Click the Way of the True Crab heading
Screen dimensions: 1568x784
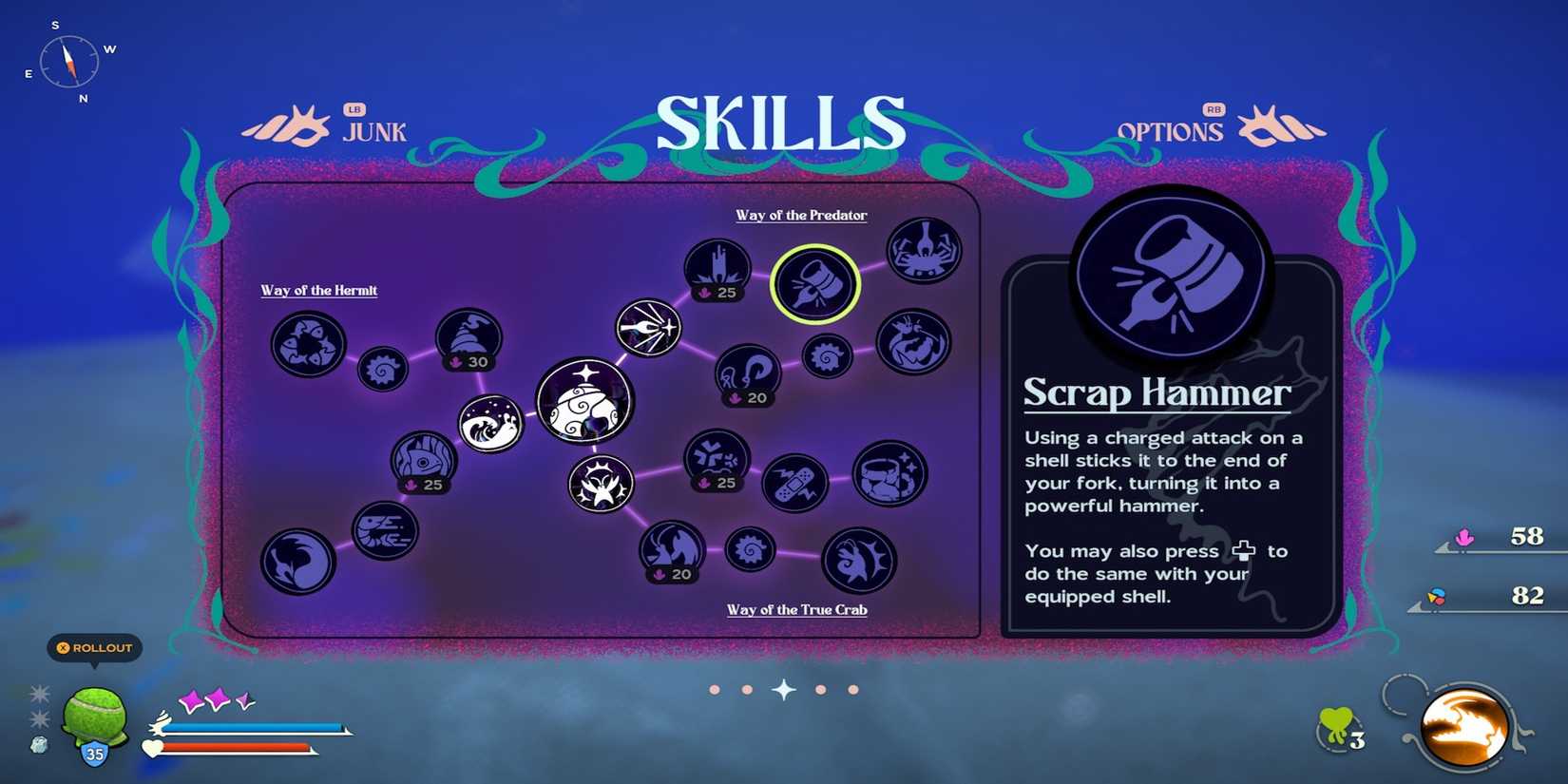(796, 609)
